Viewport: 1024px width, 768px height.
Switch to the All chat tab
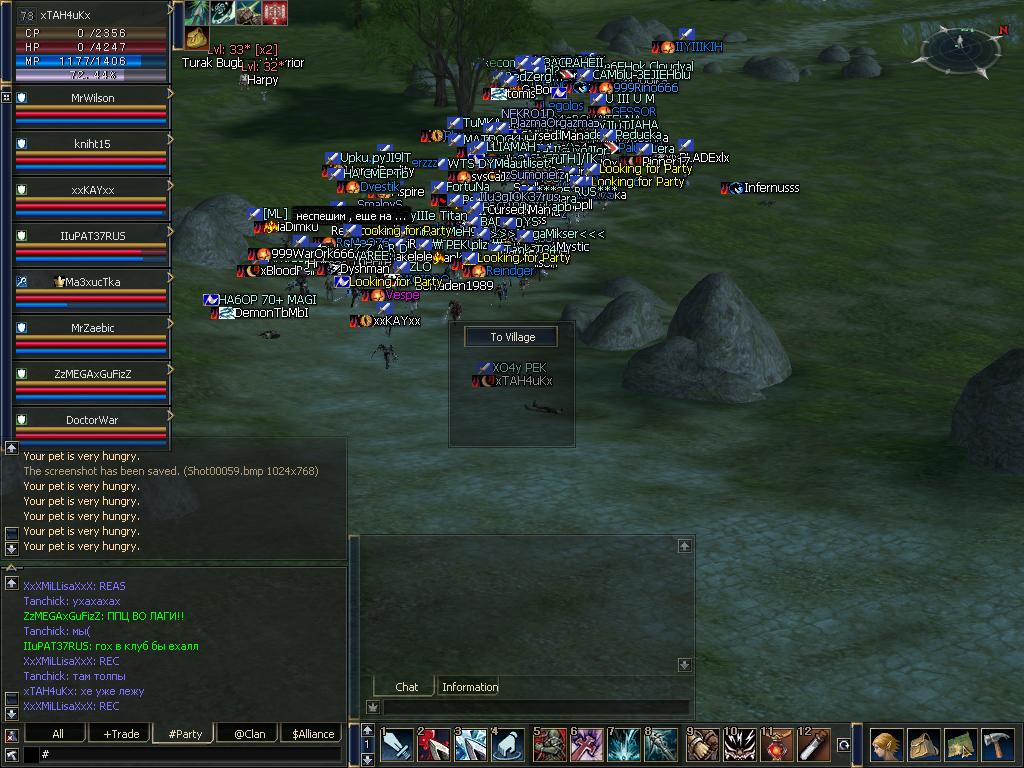tap(58, 734)
